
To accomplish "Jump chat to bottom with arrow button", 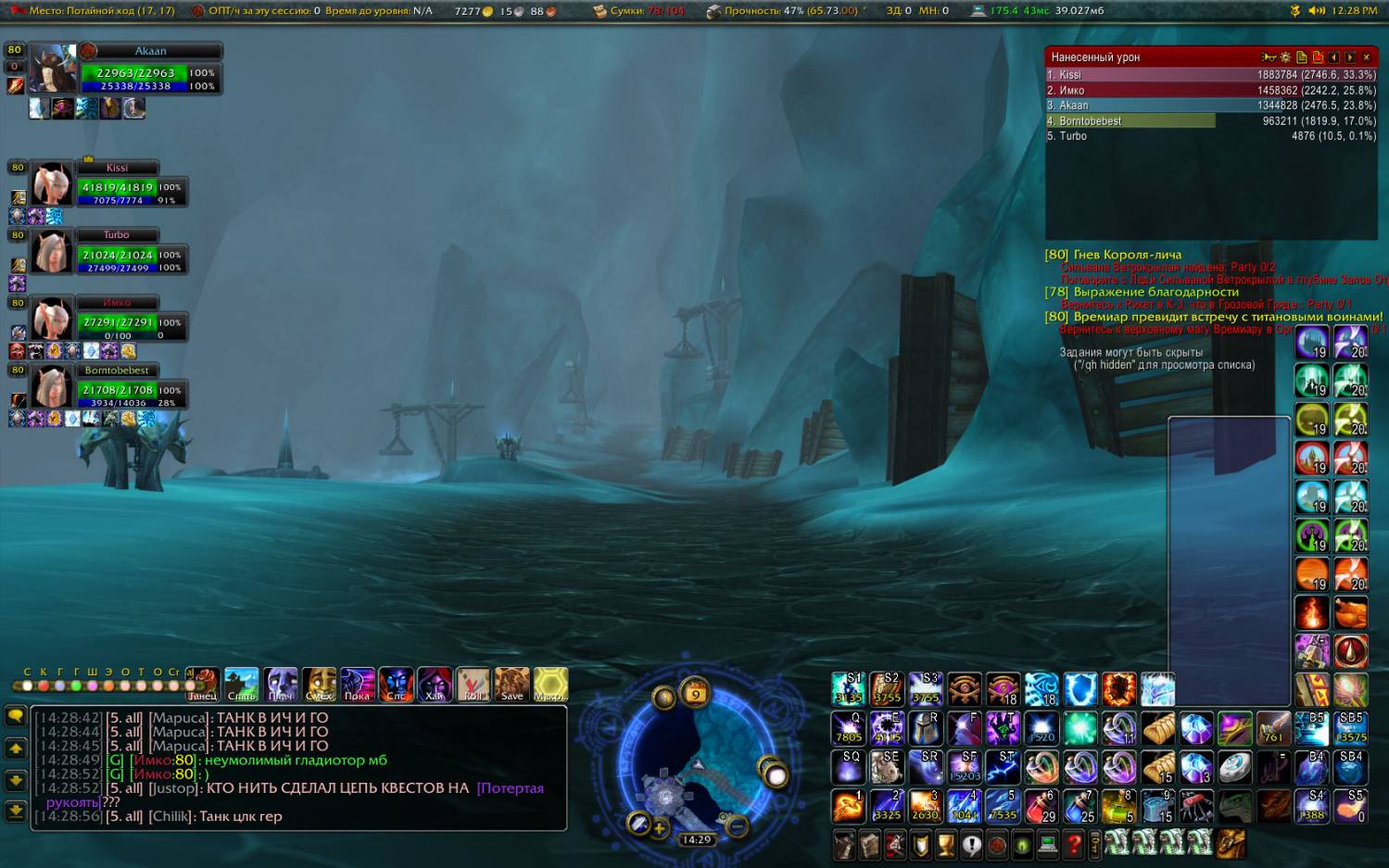I will (x=16, y=811).
